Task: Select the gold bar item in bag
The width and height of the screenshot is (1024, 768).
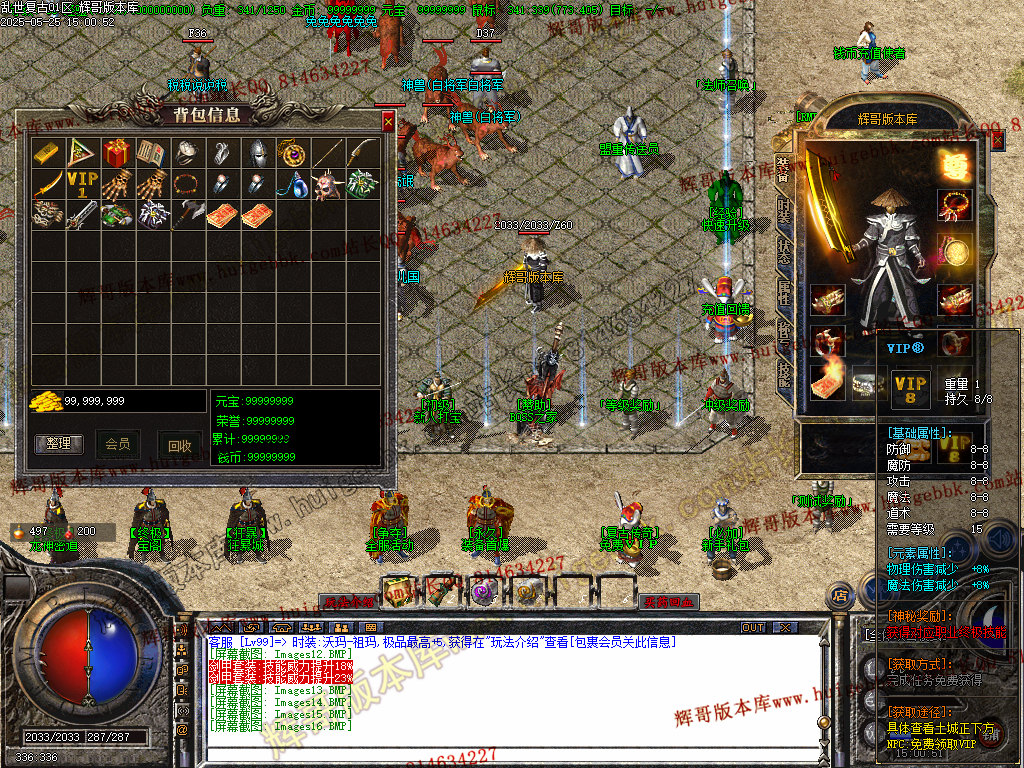Action: click(x=46, y=153)
